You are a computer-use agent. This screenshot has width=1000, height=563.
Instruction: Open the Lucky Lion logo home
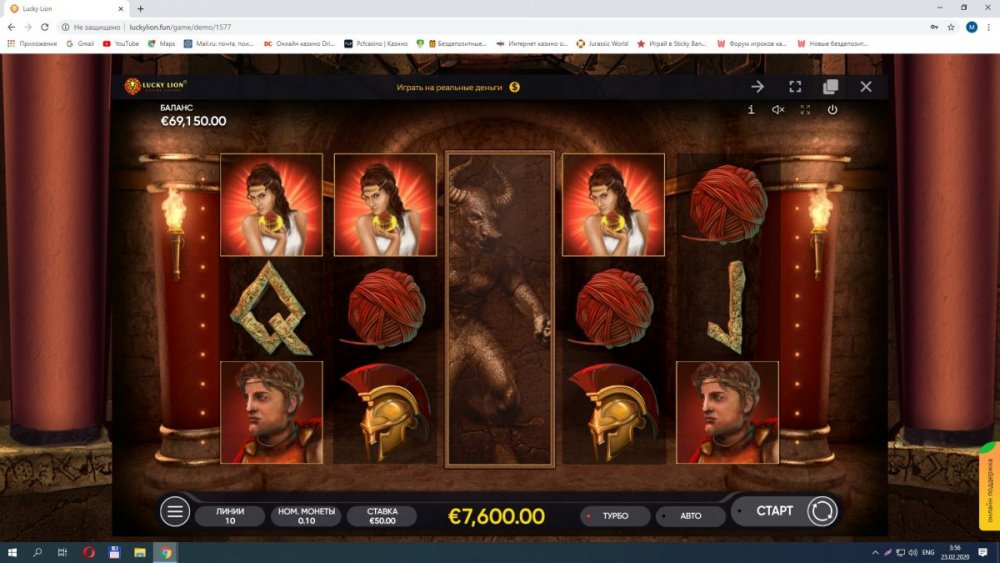pyautogui.click(x=155, y=87)
